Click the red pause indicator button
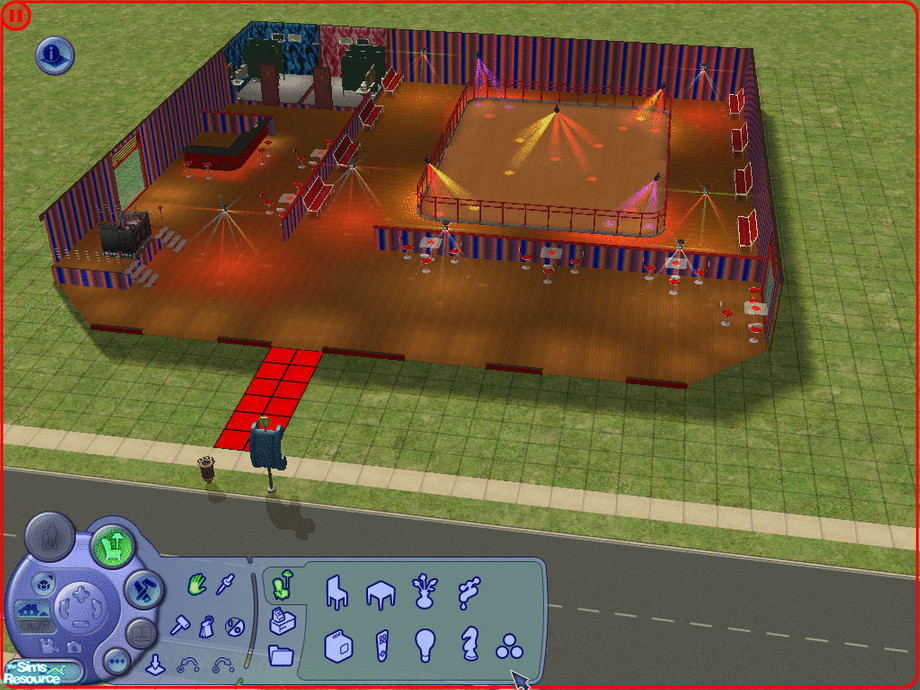This screenshot has width=920, height=690. click(18, 17)
